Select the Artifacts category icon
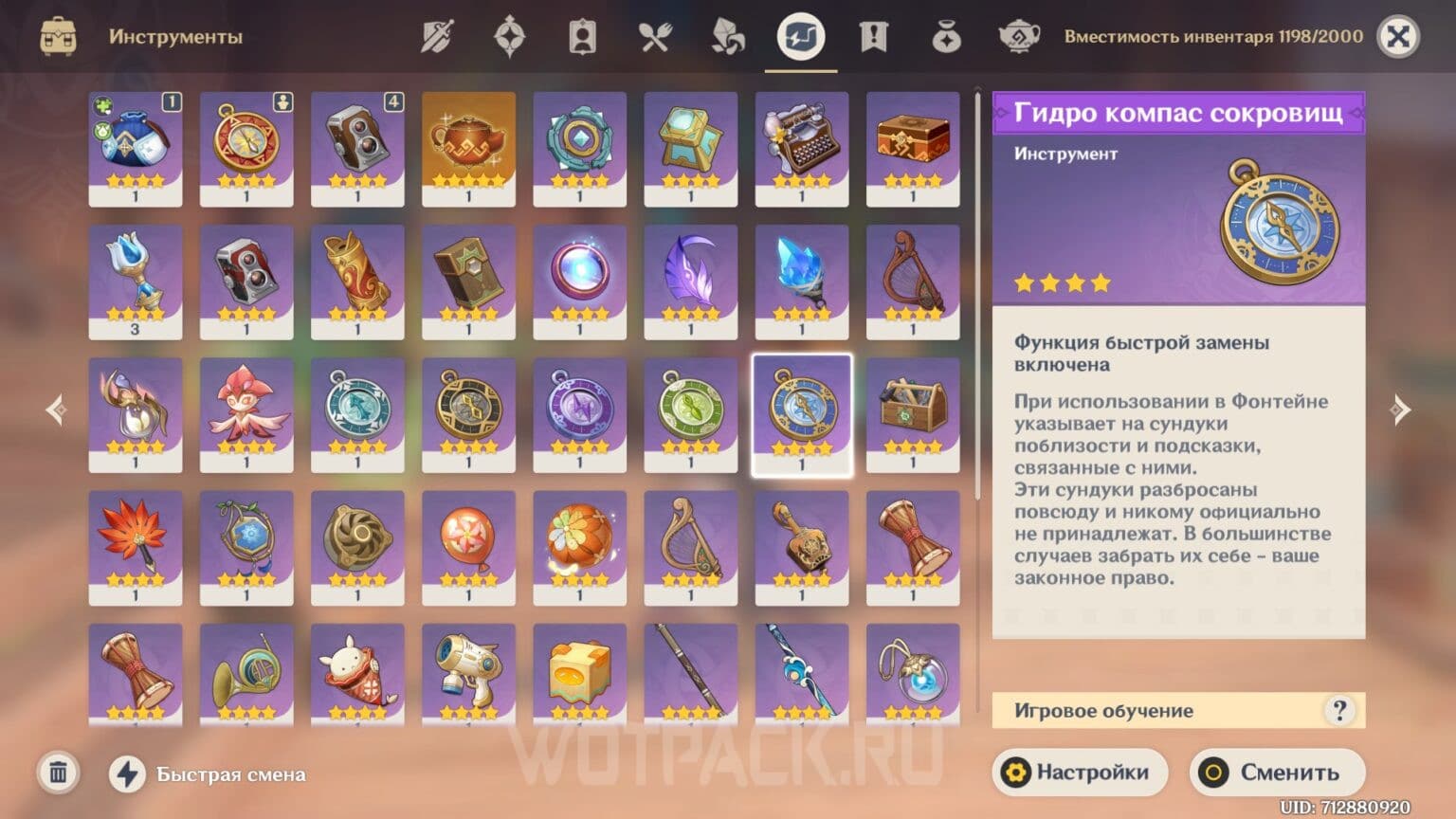 pyautogui.click(x=508, y=36)
